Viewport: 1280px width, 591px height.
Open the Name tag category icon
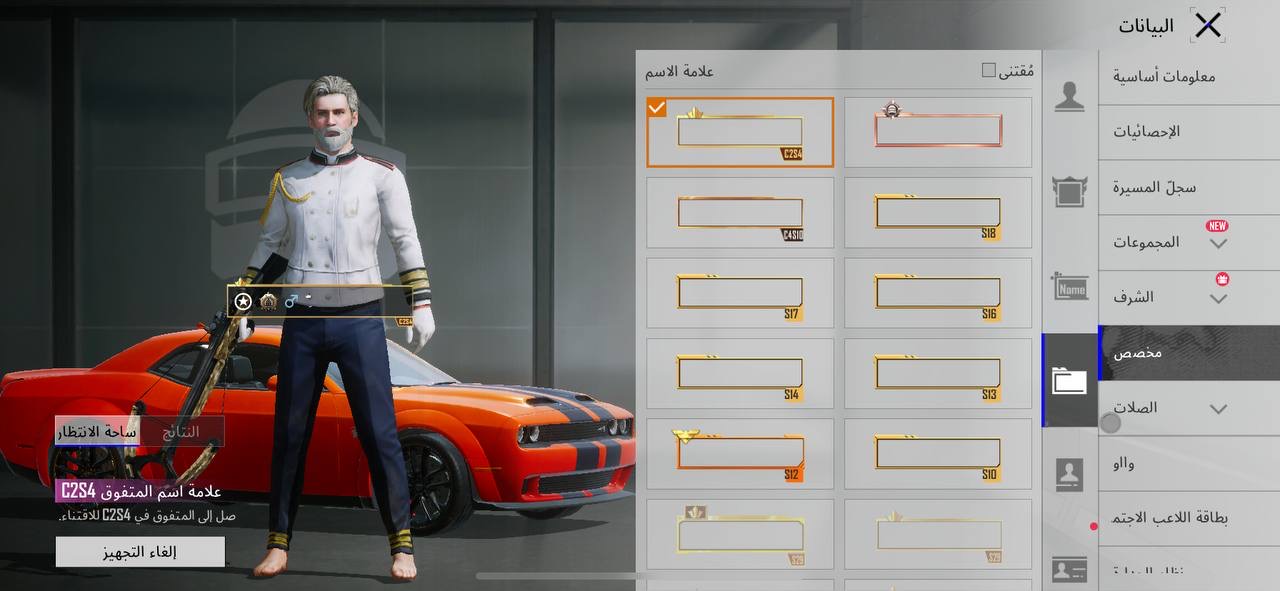(1069, 289)
